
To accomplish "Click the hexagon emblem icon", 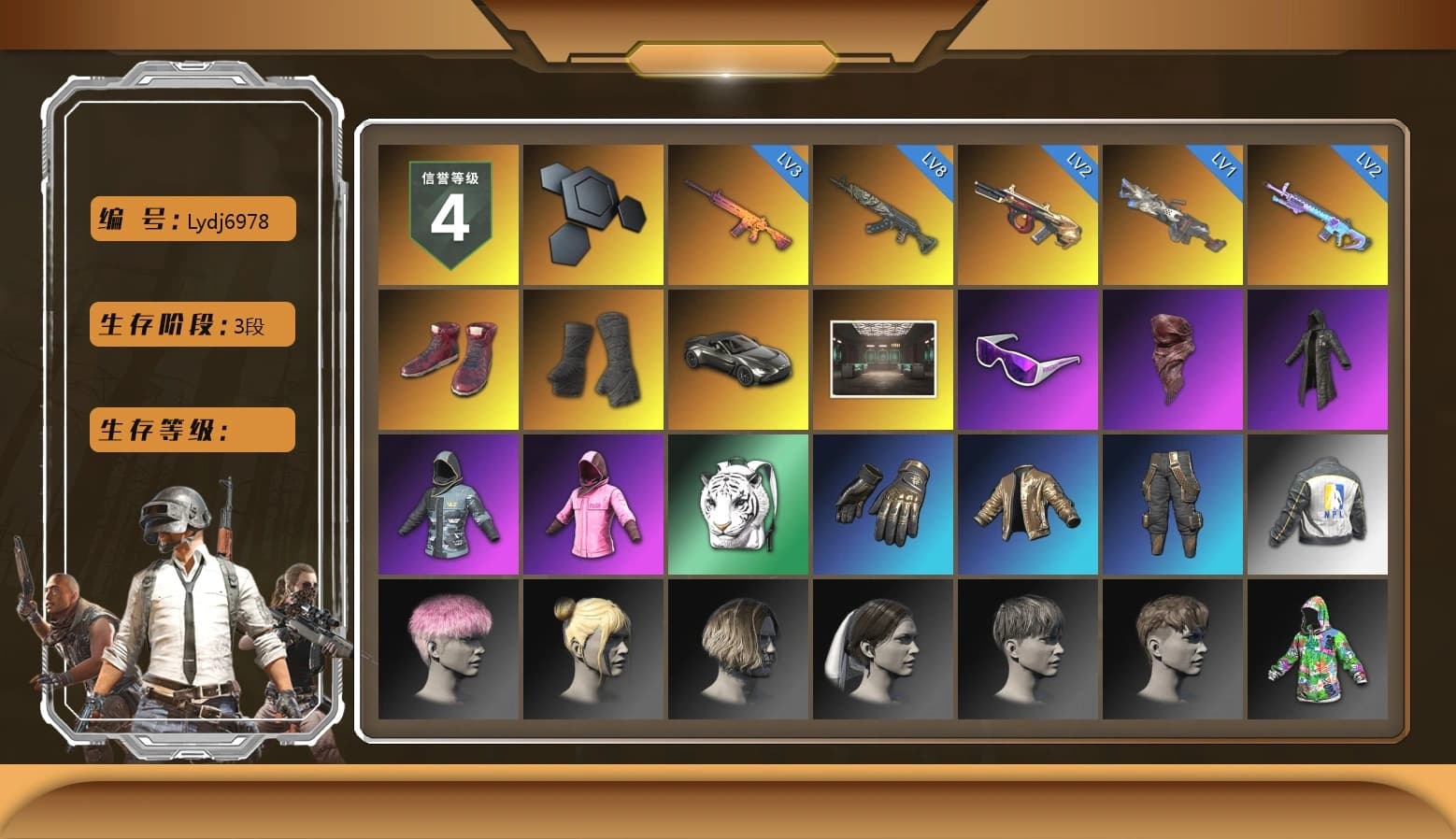I will (x=592, y=214).
